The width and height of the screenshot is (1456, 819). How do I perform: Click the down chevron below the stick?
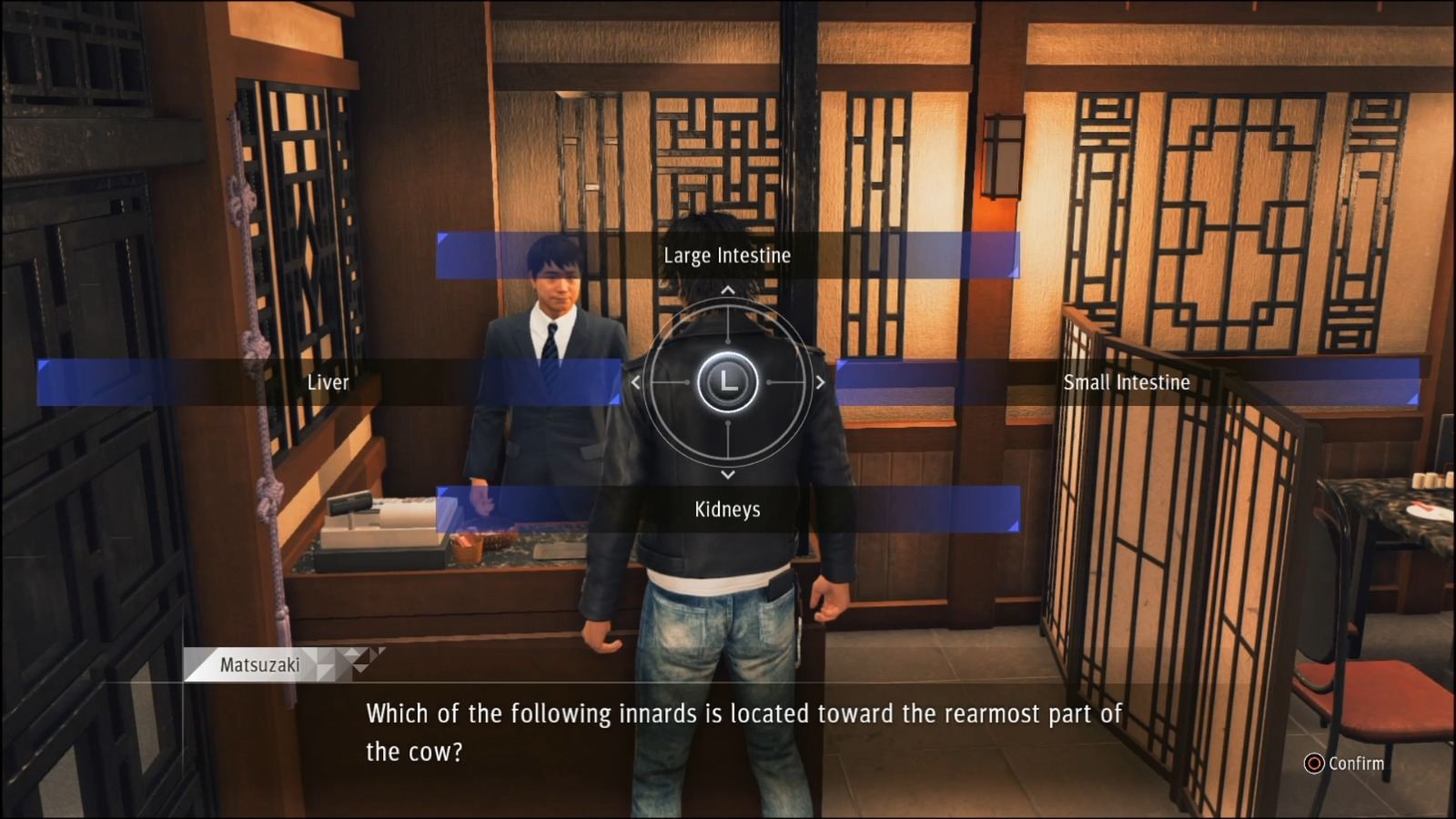(726, 474)
